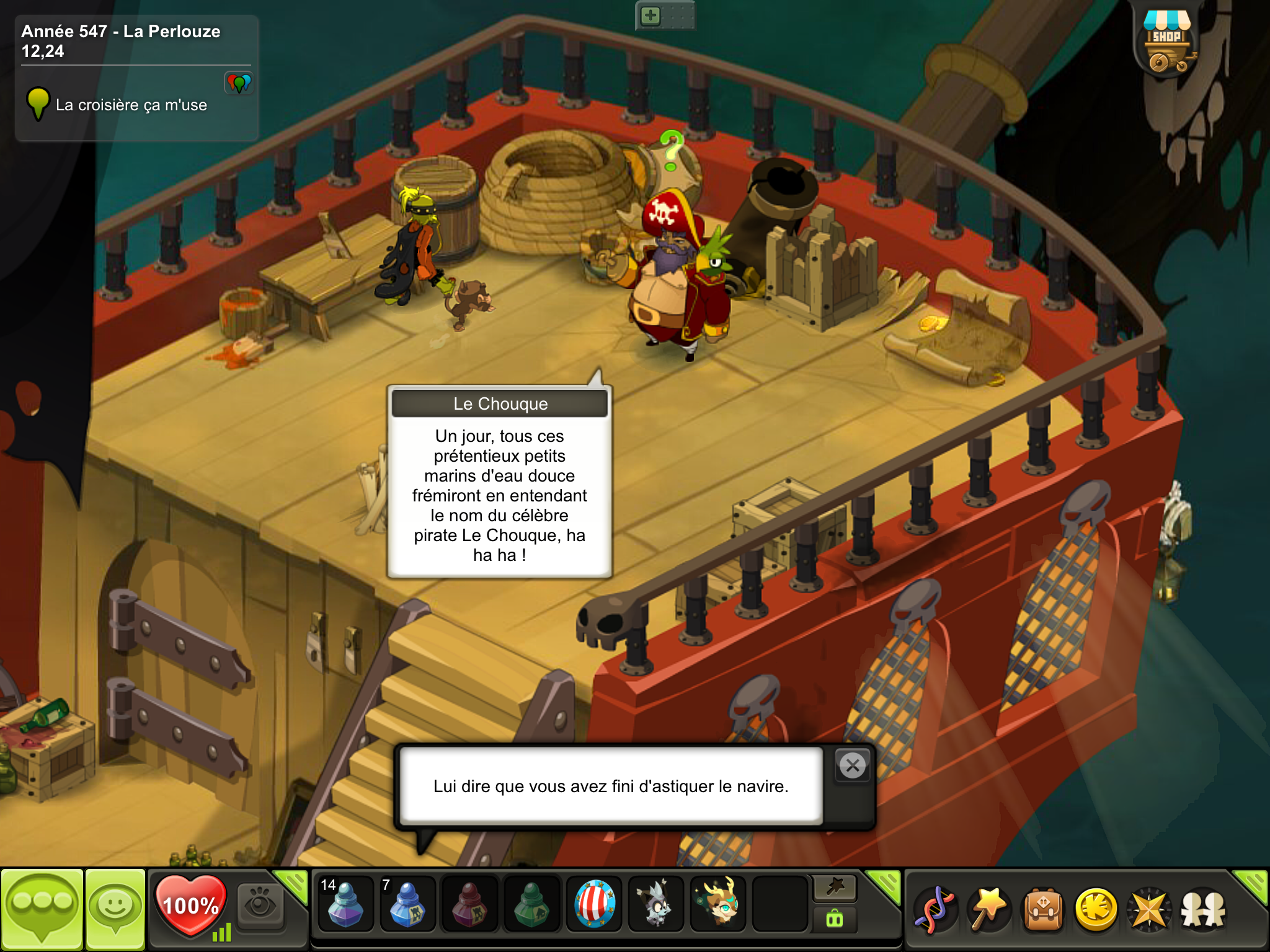Use the blue castle potion with 7 count
Image resolution: width=1270 pixels, height=952 pixels.
click(407, 904)
